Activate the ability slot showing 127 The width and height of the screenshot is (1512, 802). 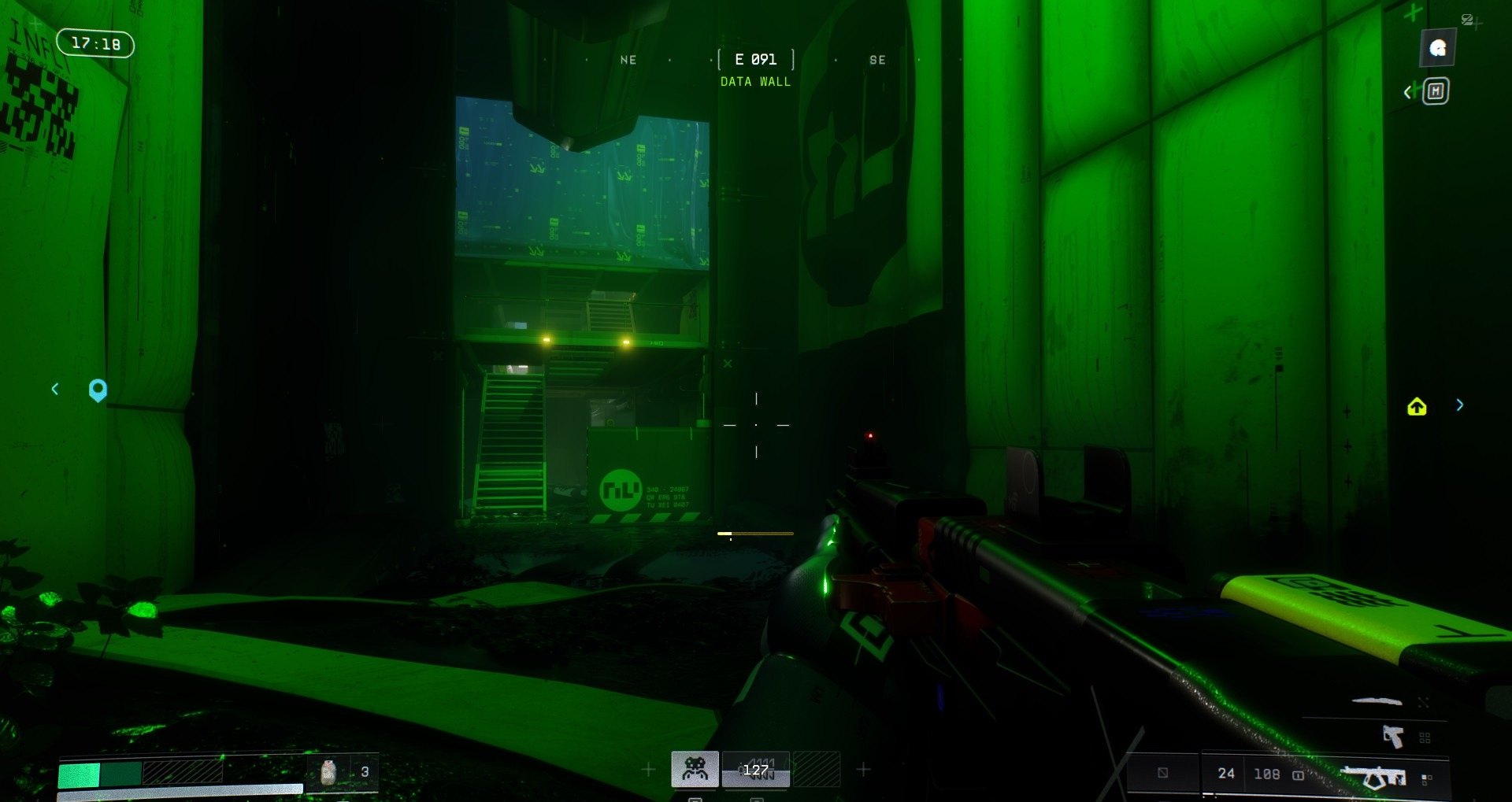click(756, 769)
